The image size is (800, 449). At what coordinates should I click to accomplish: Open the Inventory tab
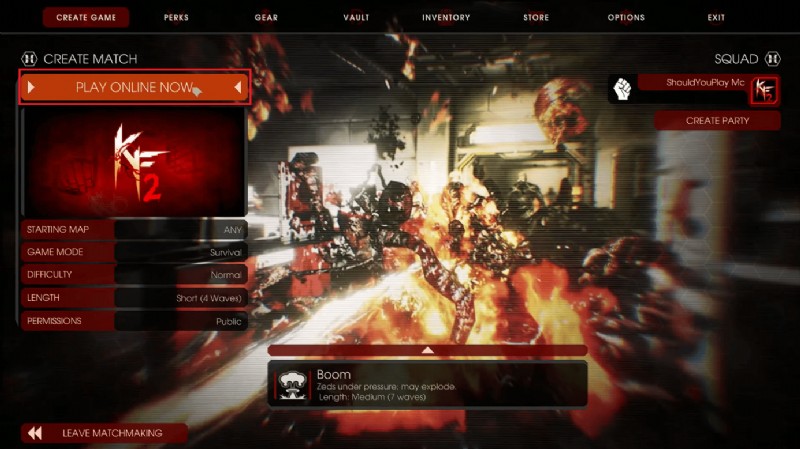coord(446,17)
